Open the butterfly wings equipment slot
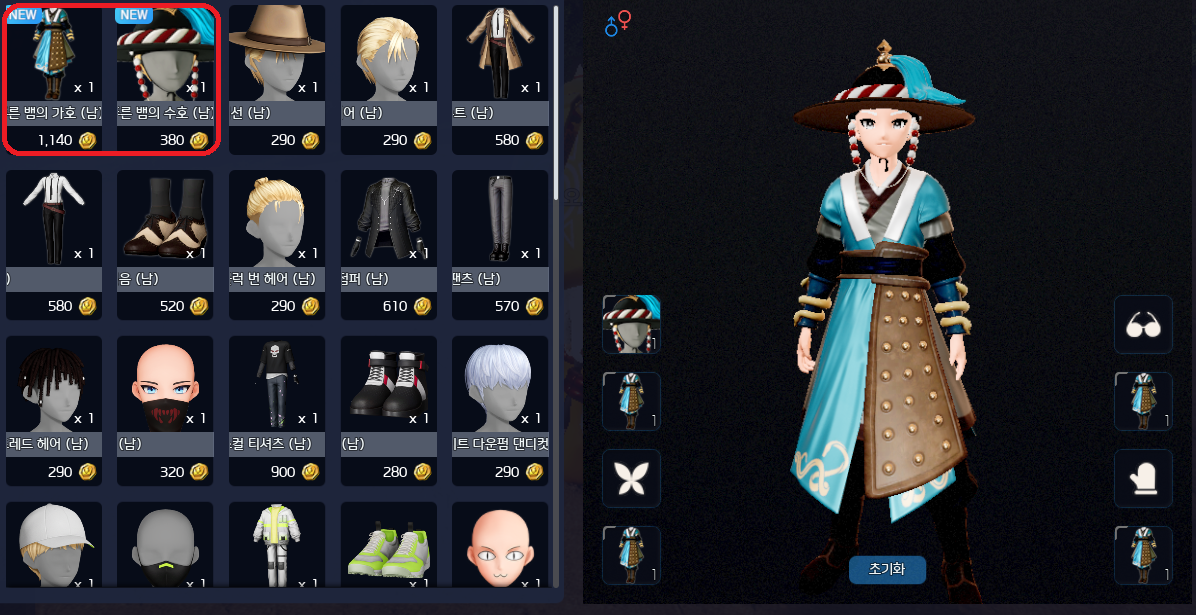This screenshot has height=615, width=1196. click(631, 478)
